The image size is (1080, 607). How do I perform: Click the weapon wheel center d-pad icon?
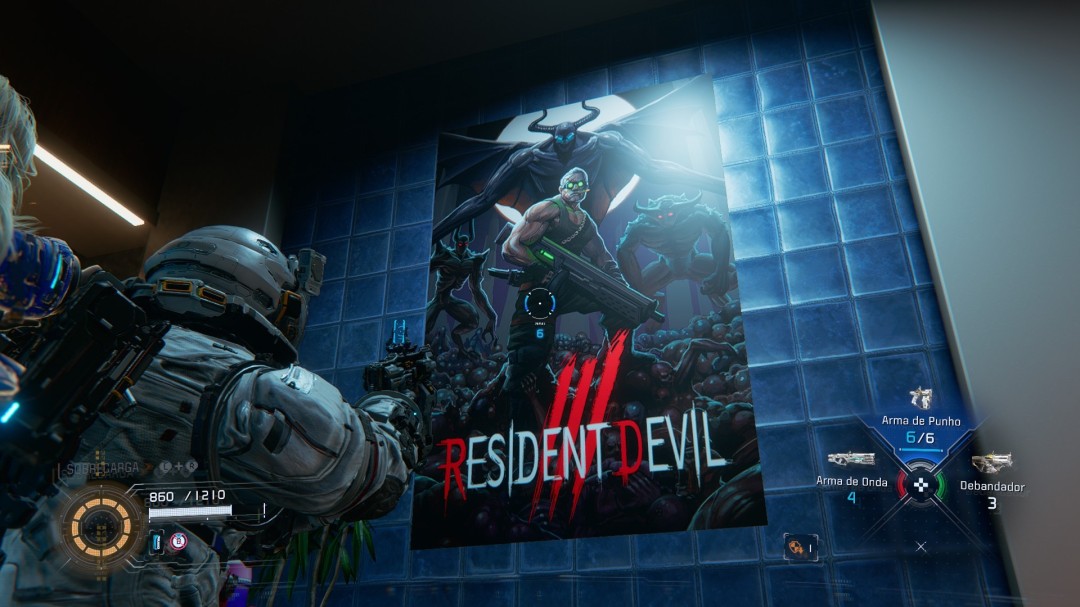921,486
